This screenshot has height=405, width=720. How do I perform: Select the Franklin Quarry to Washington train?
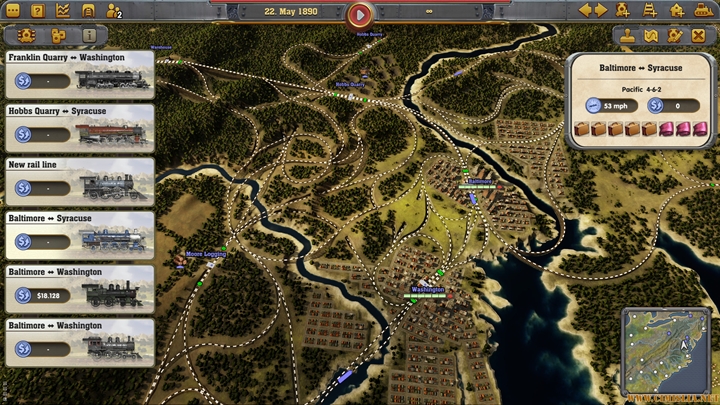click(80, 74)
